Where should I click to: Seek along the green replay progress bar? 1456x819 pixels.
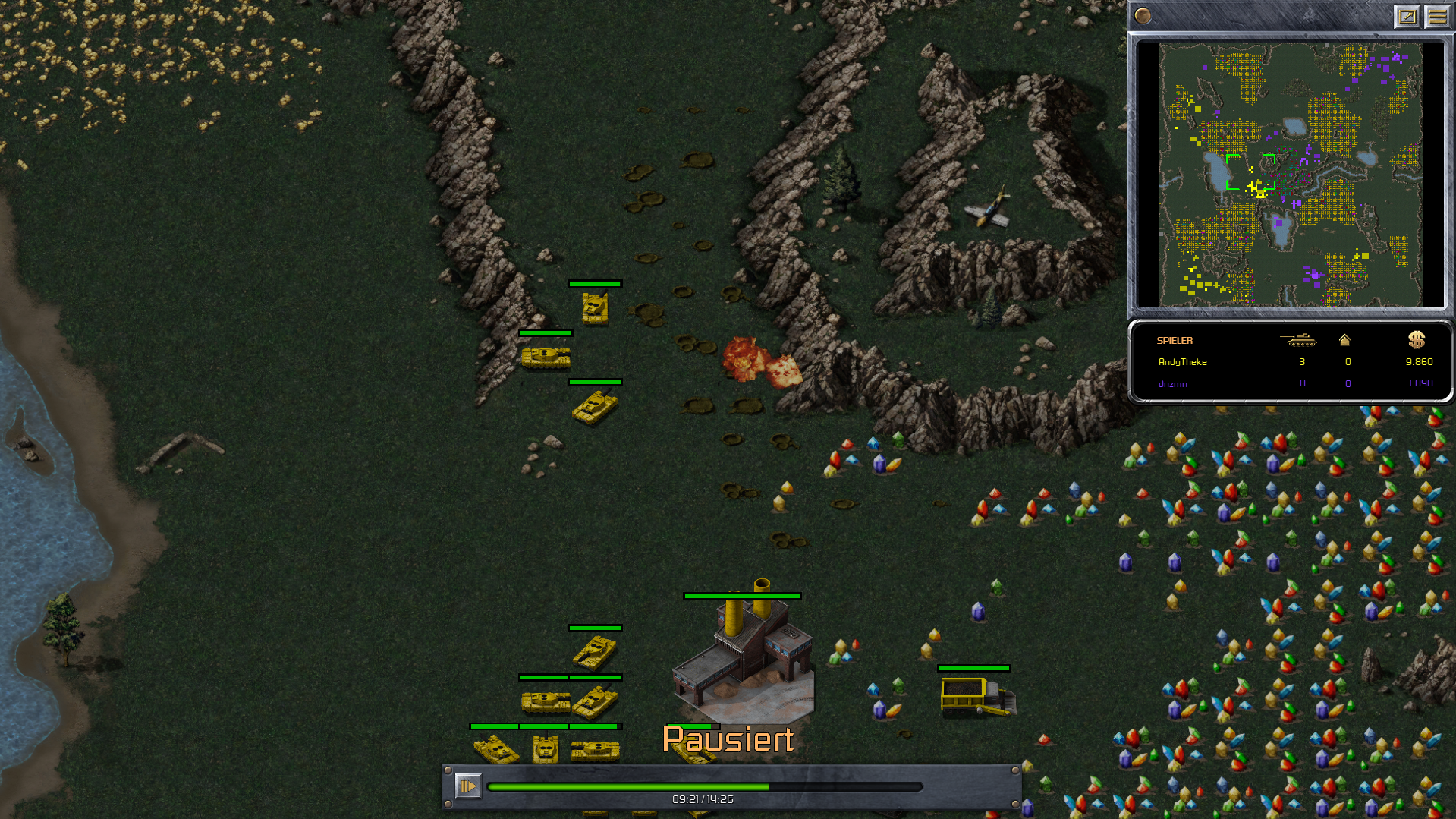click(704, 787)
